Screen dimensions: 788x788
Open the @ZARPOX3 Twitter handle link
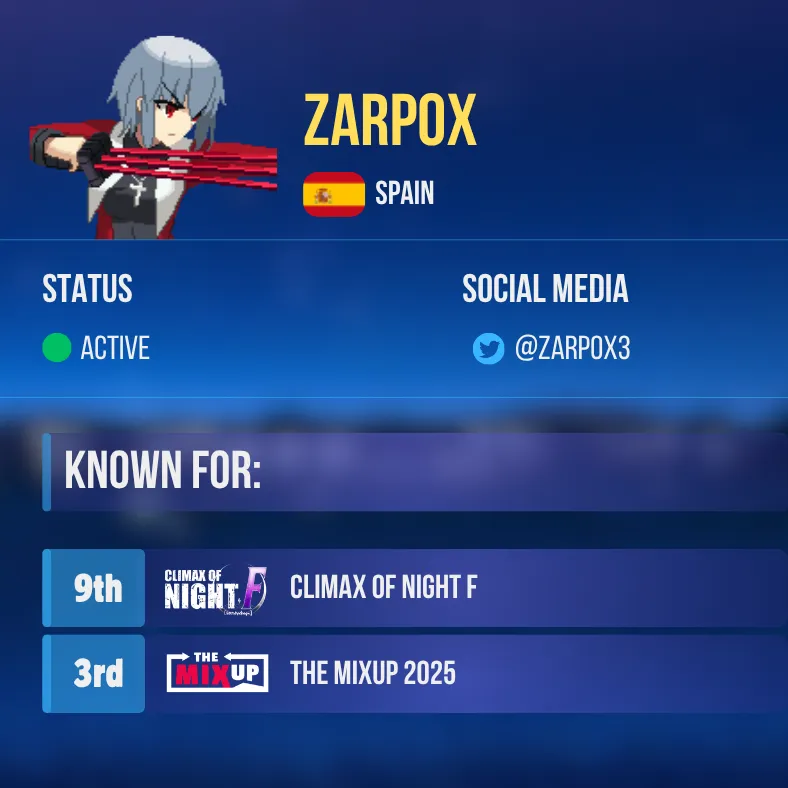point(571,349)
